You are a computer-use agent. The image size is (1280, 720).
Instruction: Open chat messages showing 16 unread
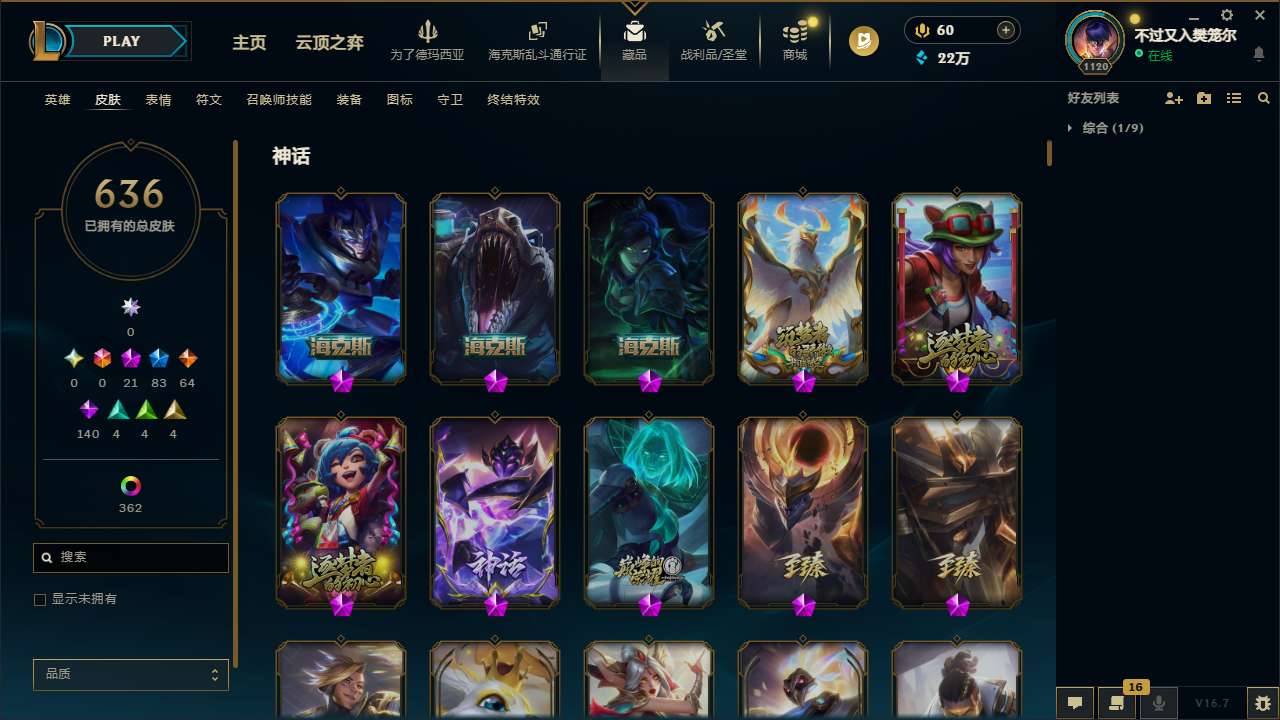1117,703
